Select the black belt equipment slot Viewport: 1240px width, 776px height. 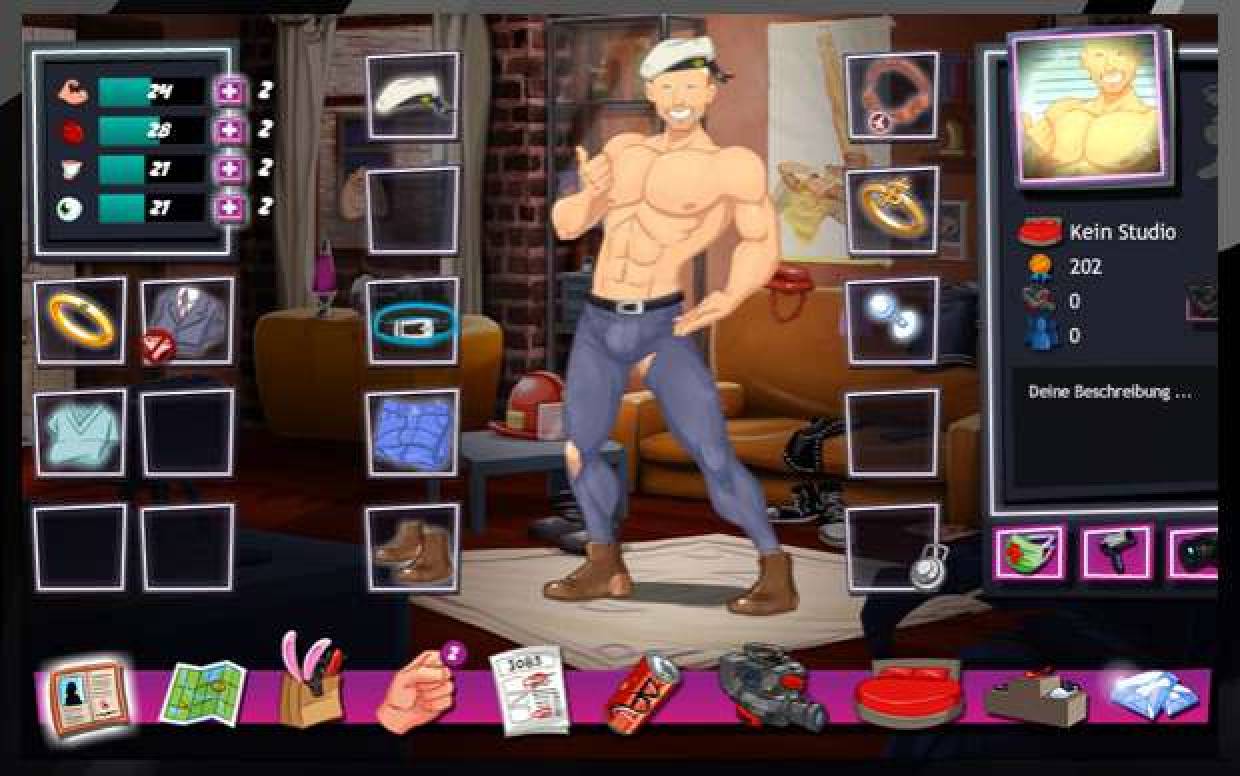[412, 322]
